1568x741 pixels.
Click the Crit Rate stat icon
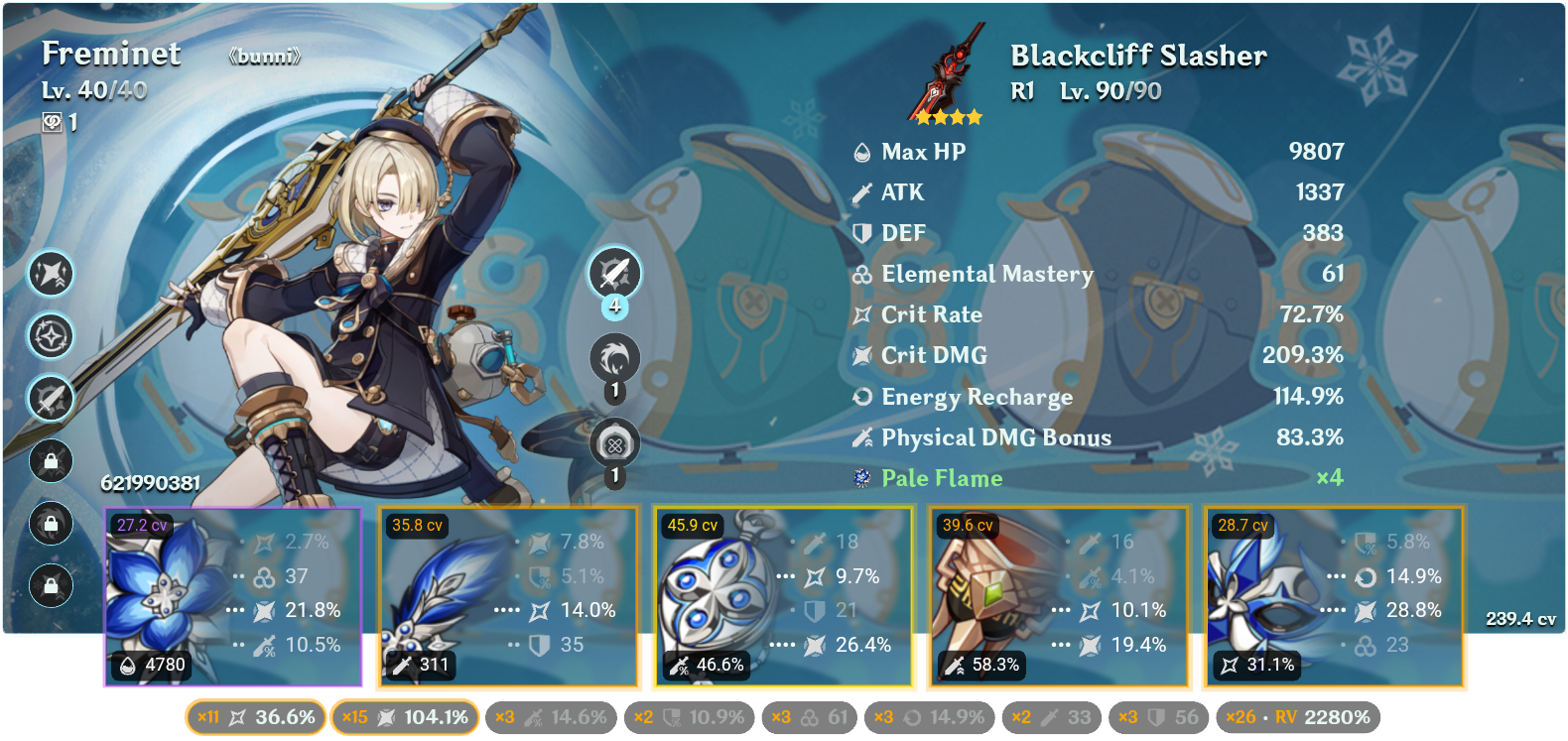863,314
